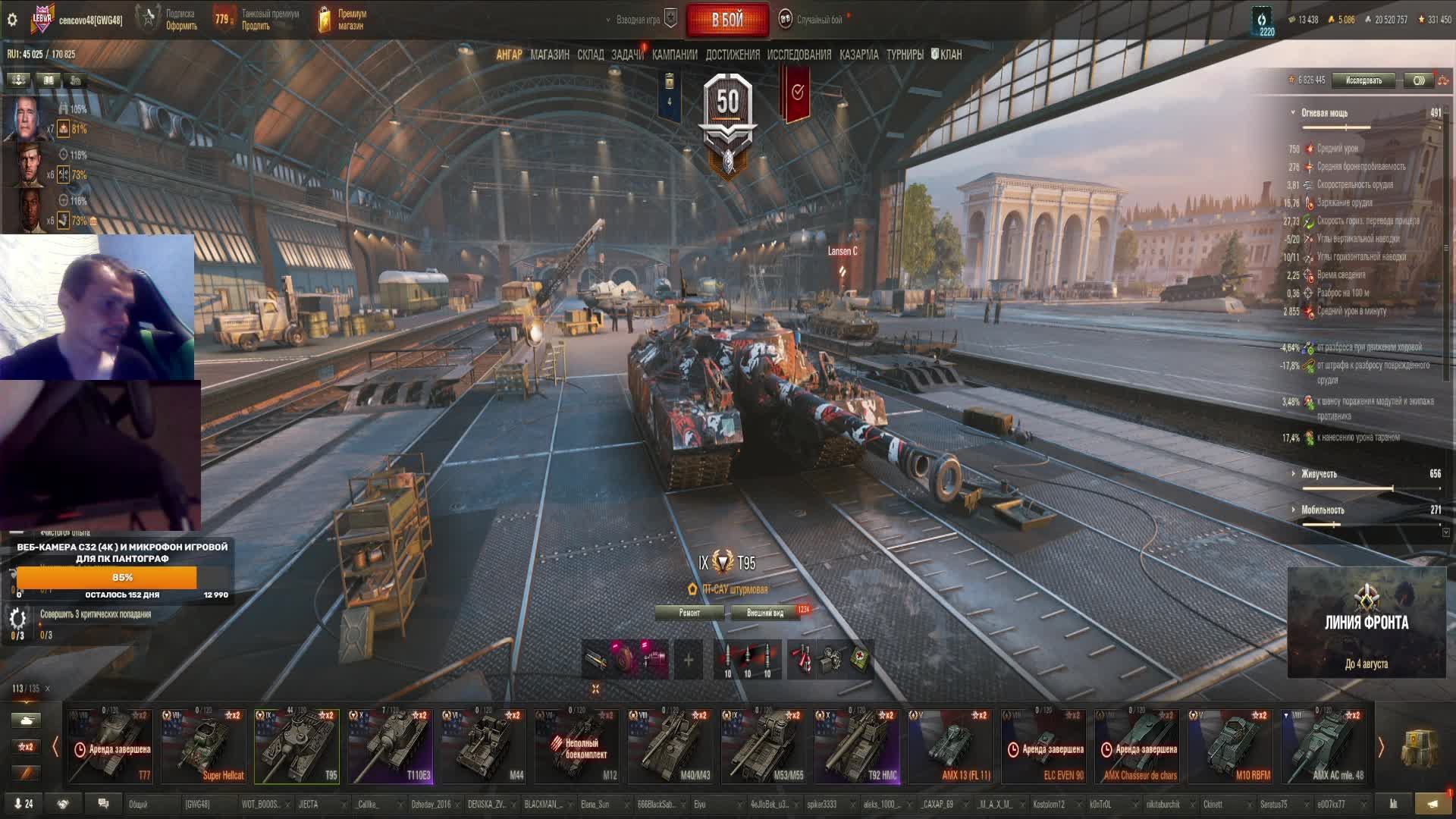Open the game settings gear icon
The width and height of the screenshot is (1456, 819).
pos(12,20)
